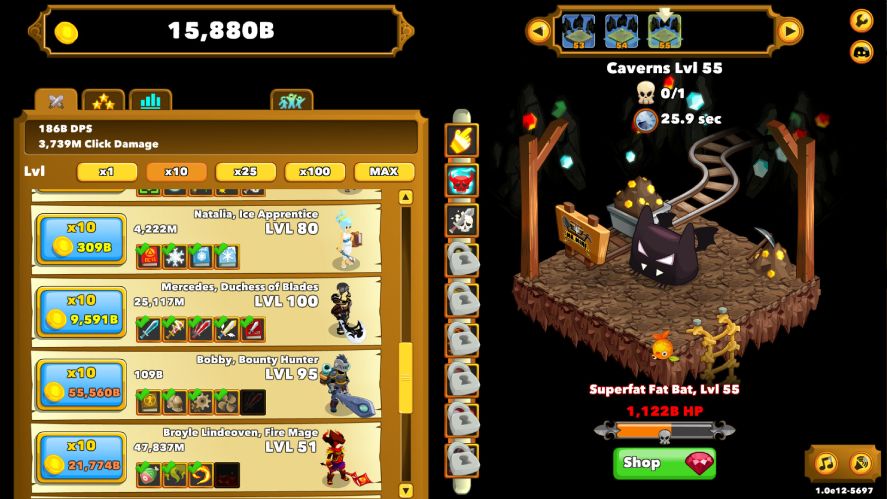Go to the previous zone with left arrow
887x499 pixels.
click(x=539, y=31)
